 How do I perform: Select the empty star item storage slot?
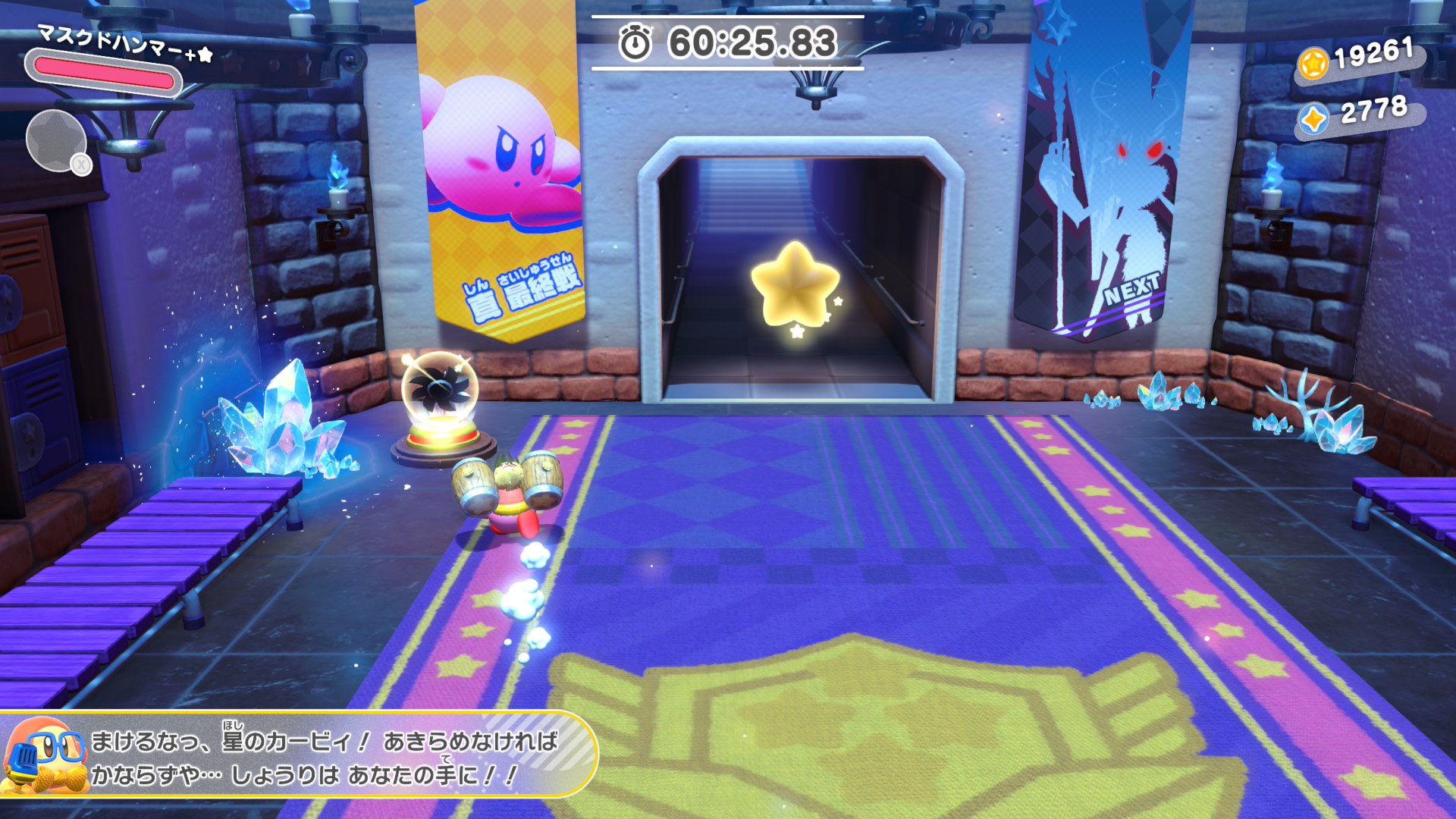pos(56,140)
